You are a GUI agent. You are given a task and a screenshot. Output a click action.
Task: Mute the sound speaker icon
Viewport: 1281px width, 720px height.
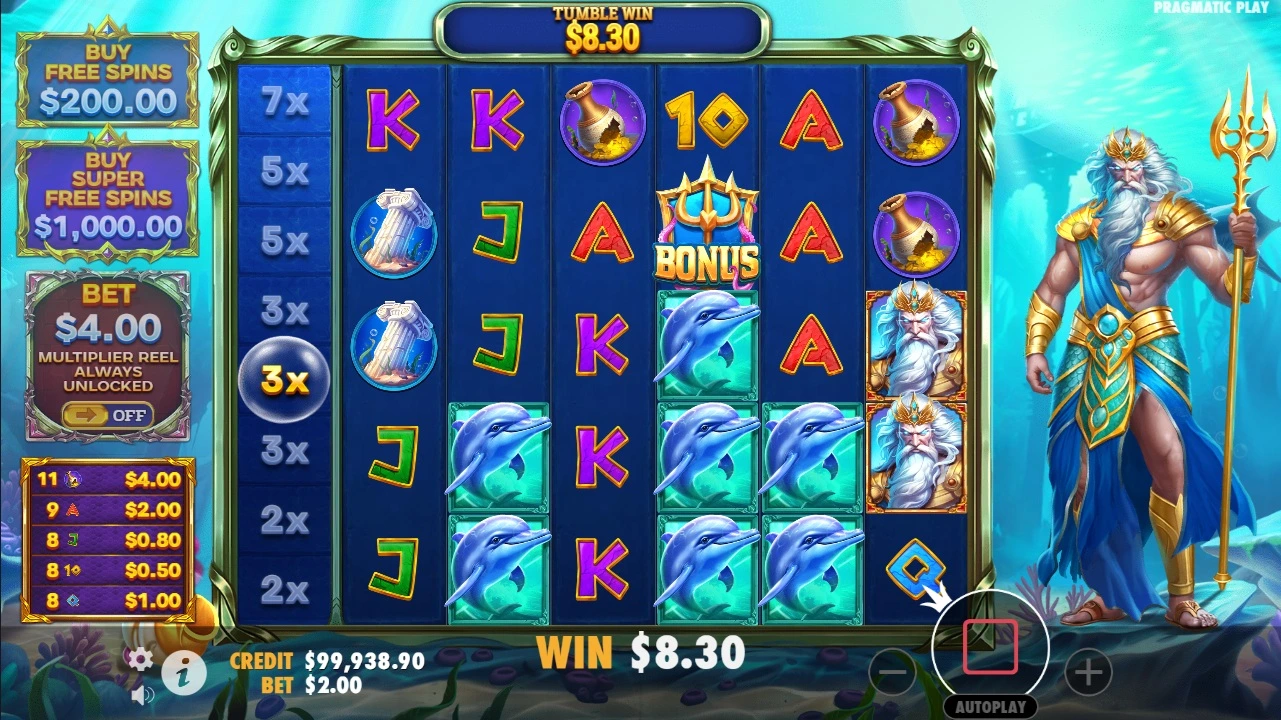point(142,694)
